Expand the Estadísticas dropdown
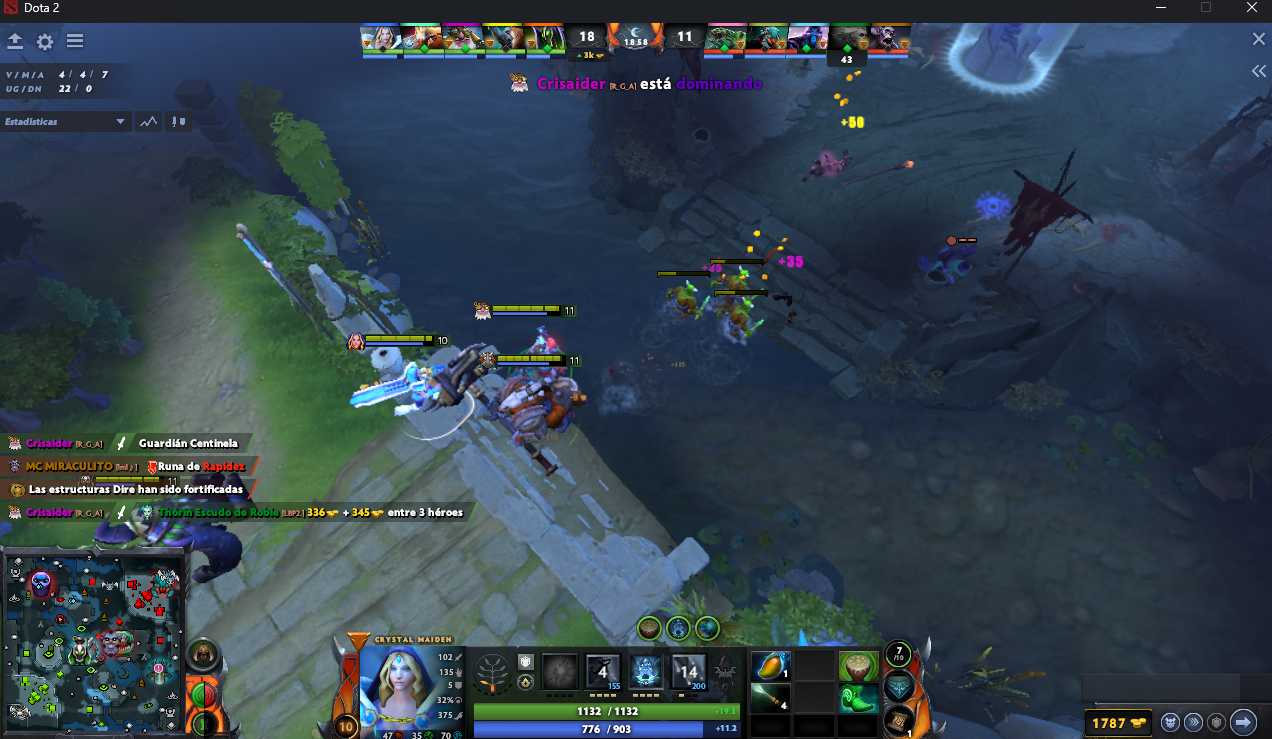The width and height of the screenshot is (1272, 739). (x=121, y=122)
